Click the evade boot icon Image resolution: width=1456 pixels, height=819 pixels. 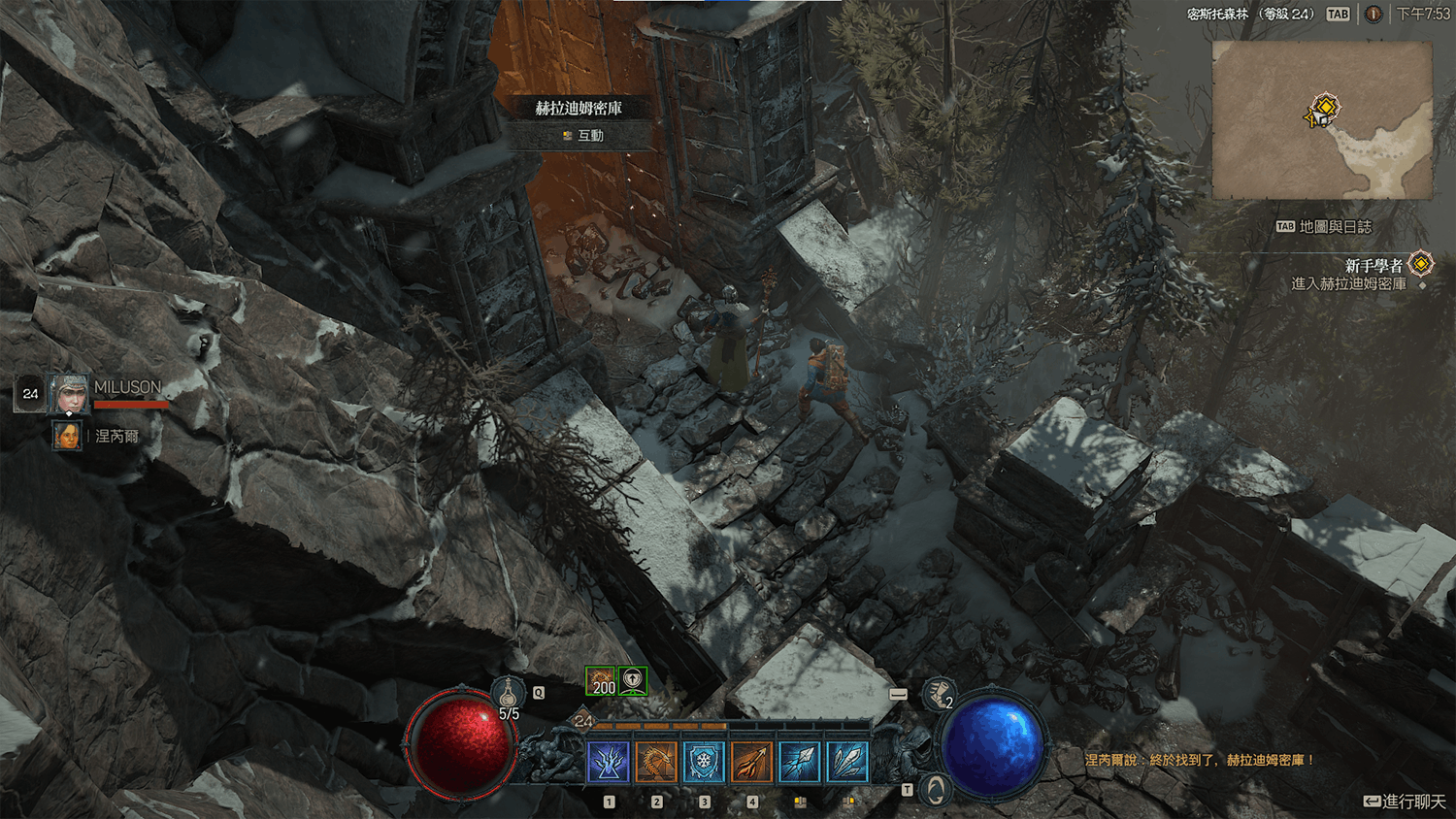938,693
